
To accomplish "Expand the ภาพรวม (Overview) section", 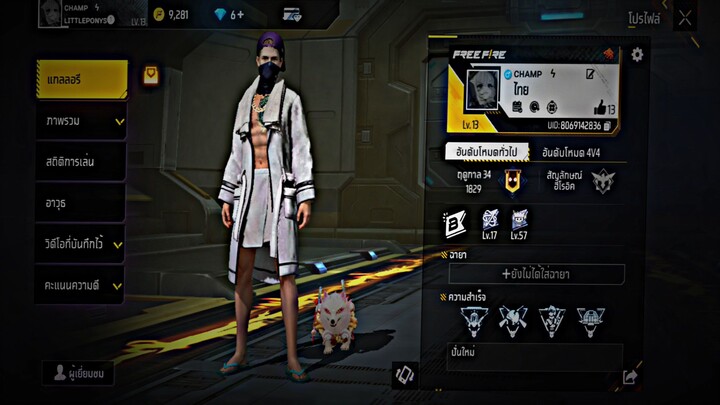I will pos(80,121).
